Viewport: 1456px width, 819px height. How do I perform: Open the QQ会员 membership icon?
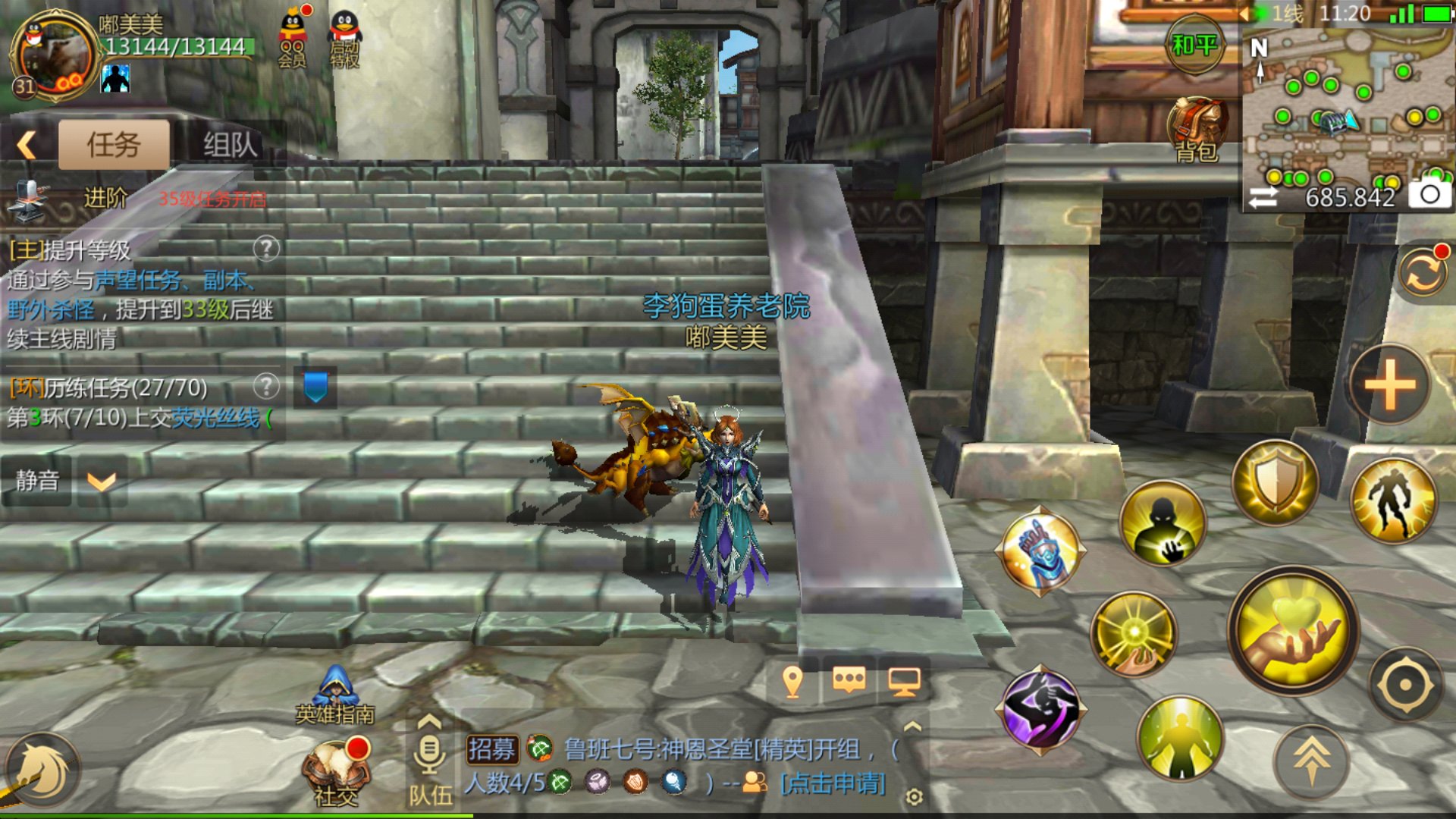(x=293, y=39)
